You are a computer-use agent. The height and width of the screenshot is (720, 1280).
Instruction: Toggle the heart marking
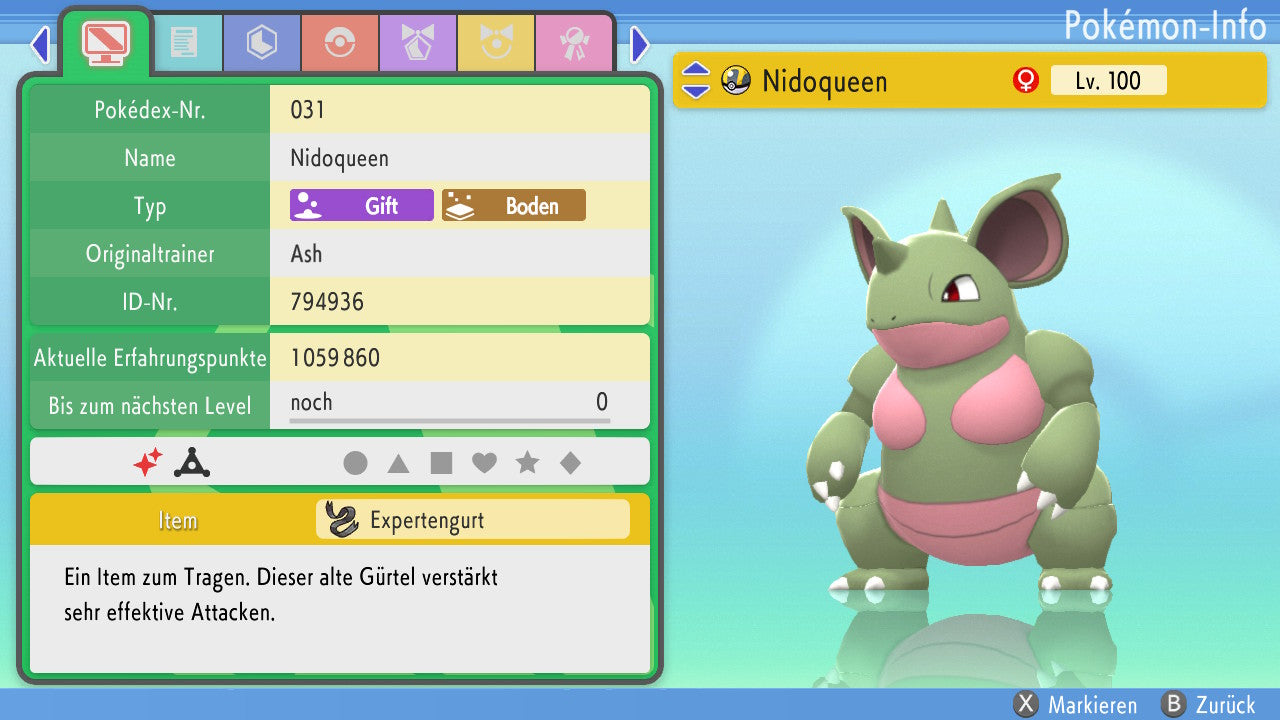pos(484,463)
